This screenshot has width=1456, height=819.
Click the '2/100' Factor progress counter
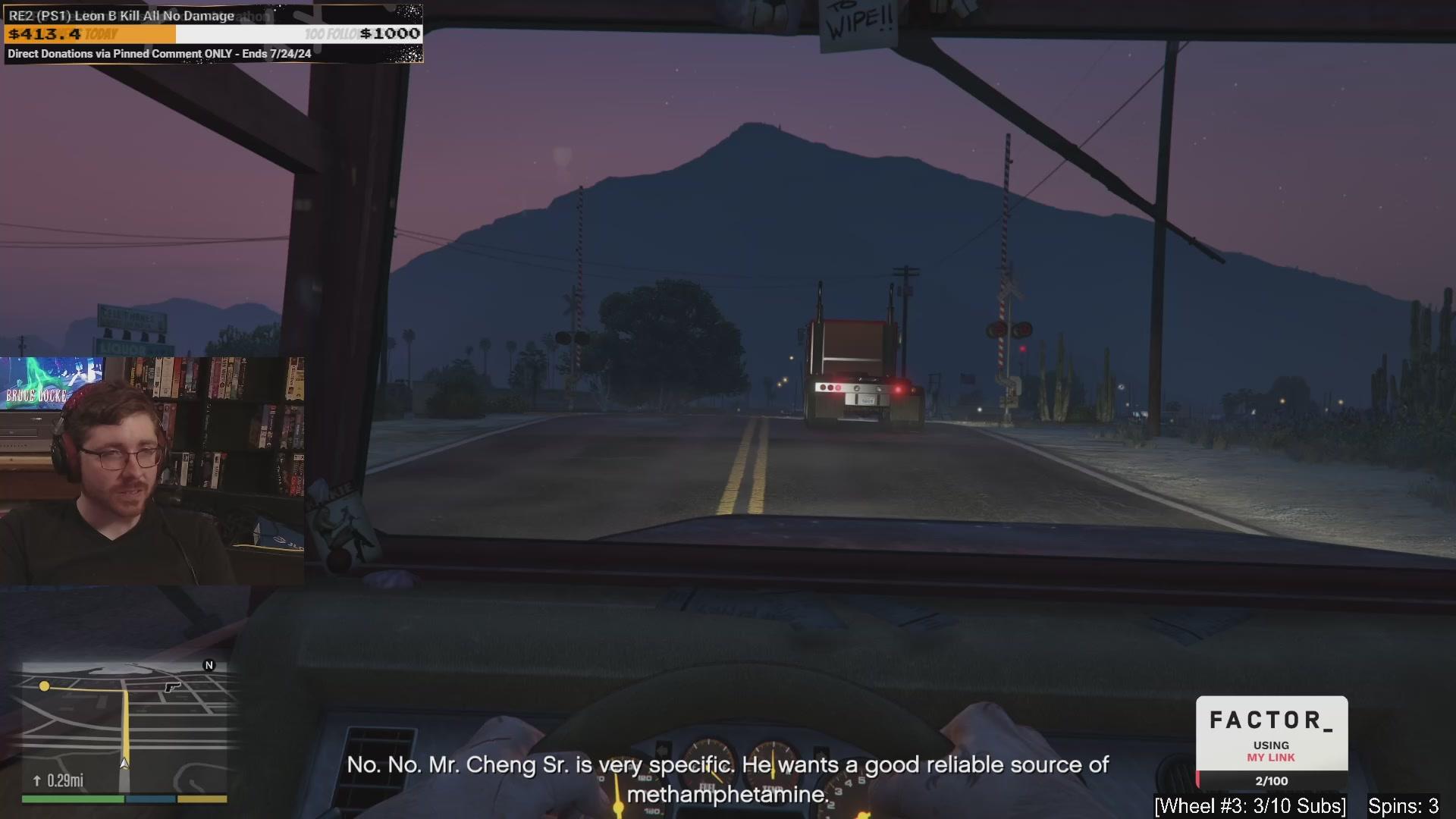pyautogui.click(x=1271, y=780)
